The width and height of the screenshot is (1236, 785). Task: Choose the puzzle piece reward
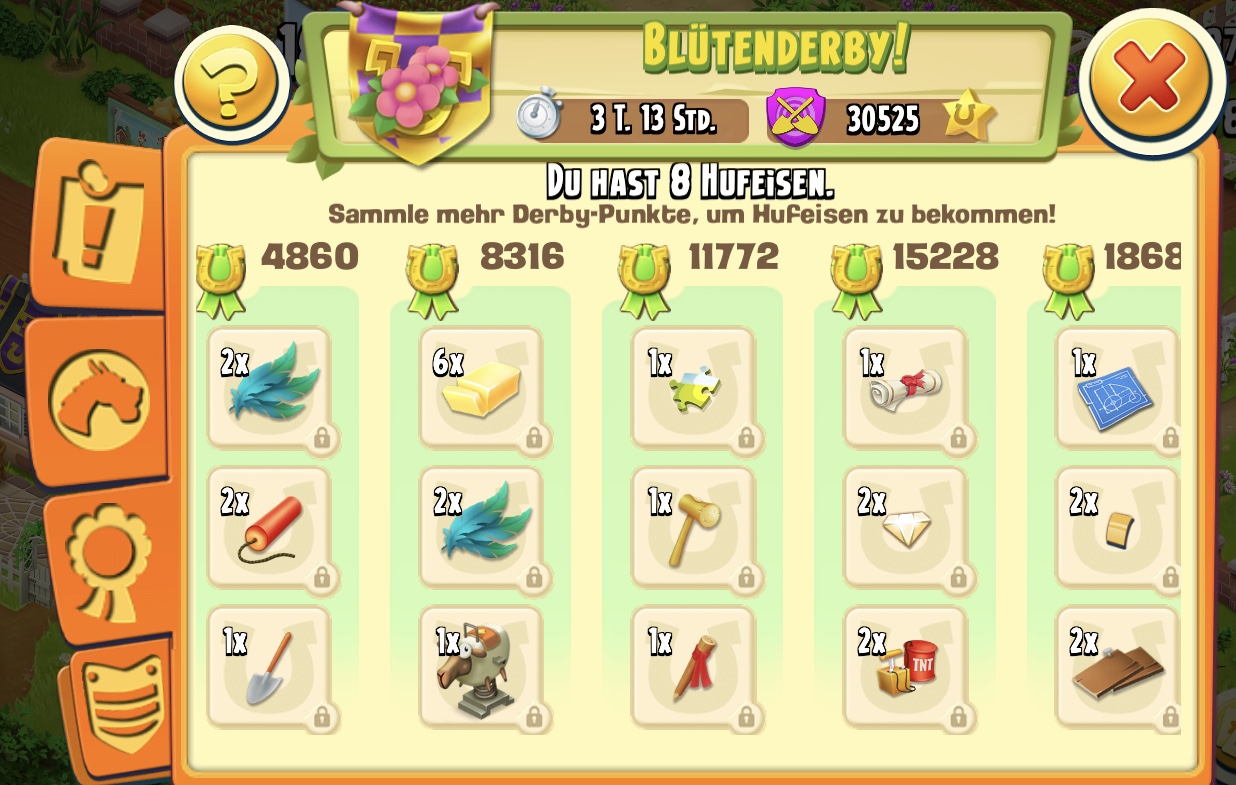click(693, 389)
